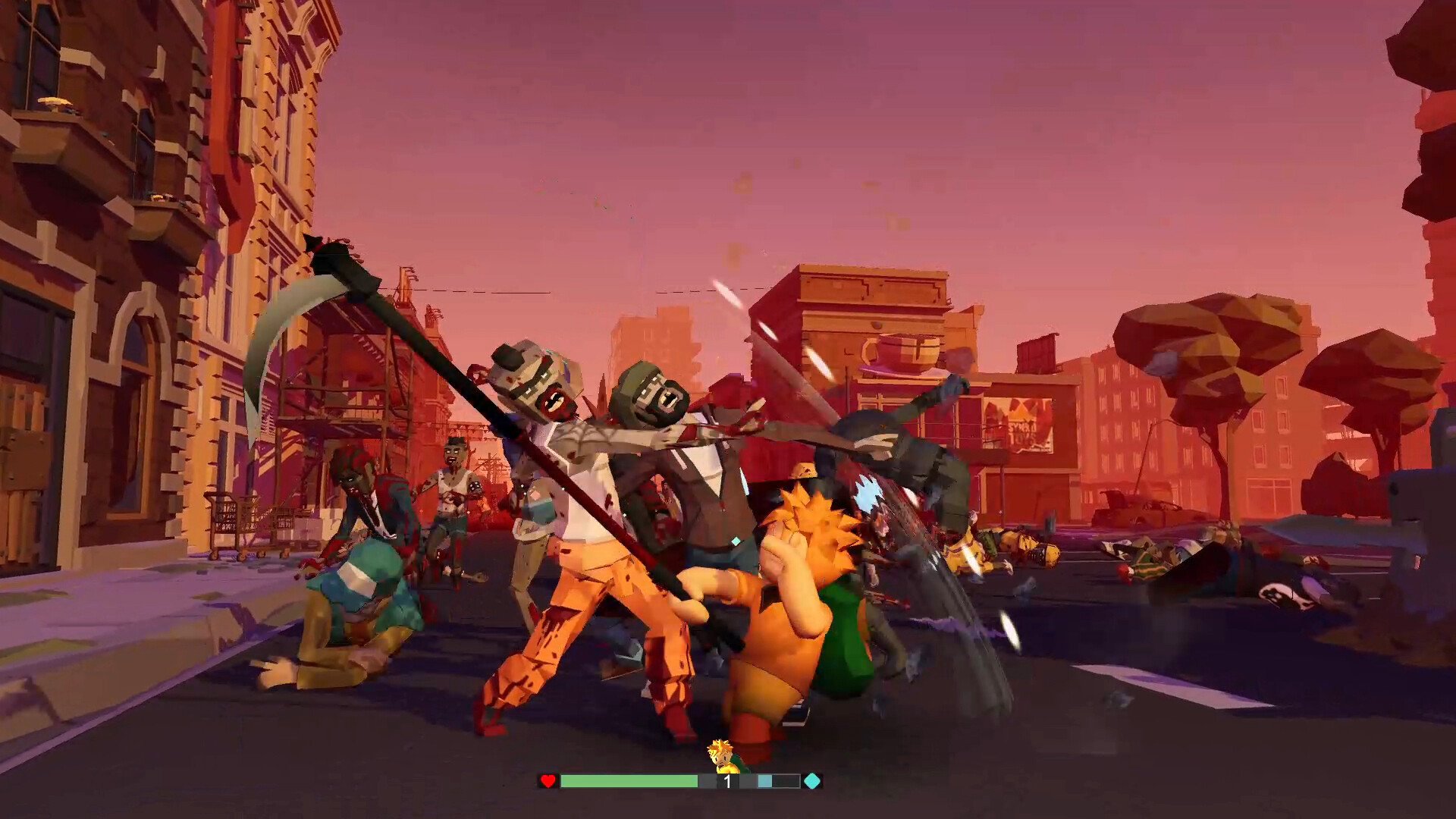Click the green health bar

pyautogui.click(x=629, y=781)
